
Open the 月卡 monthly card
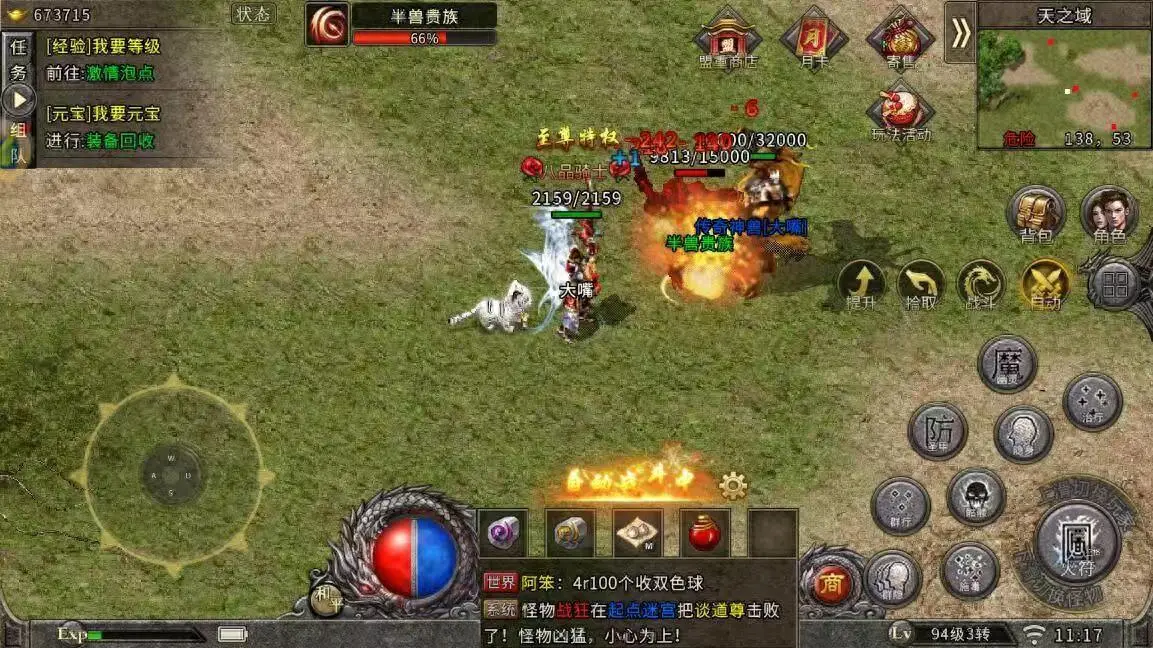[814, 40]
